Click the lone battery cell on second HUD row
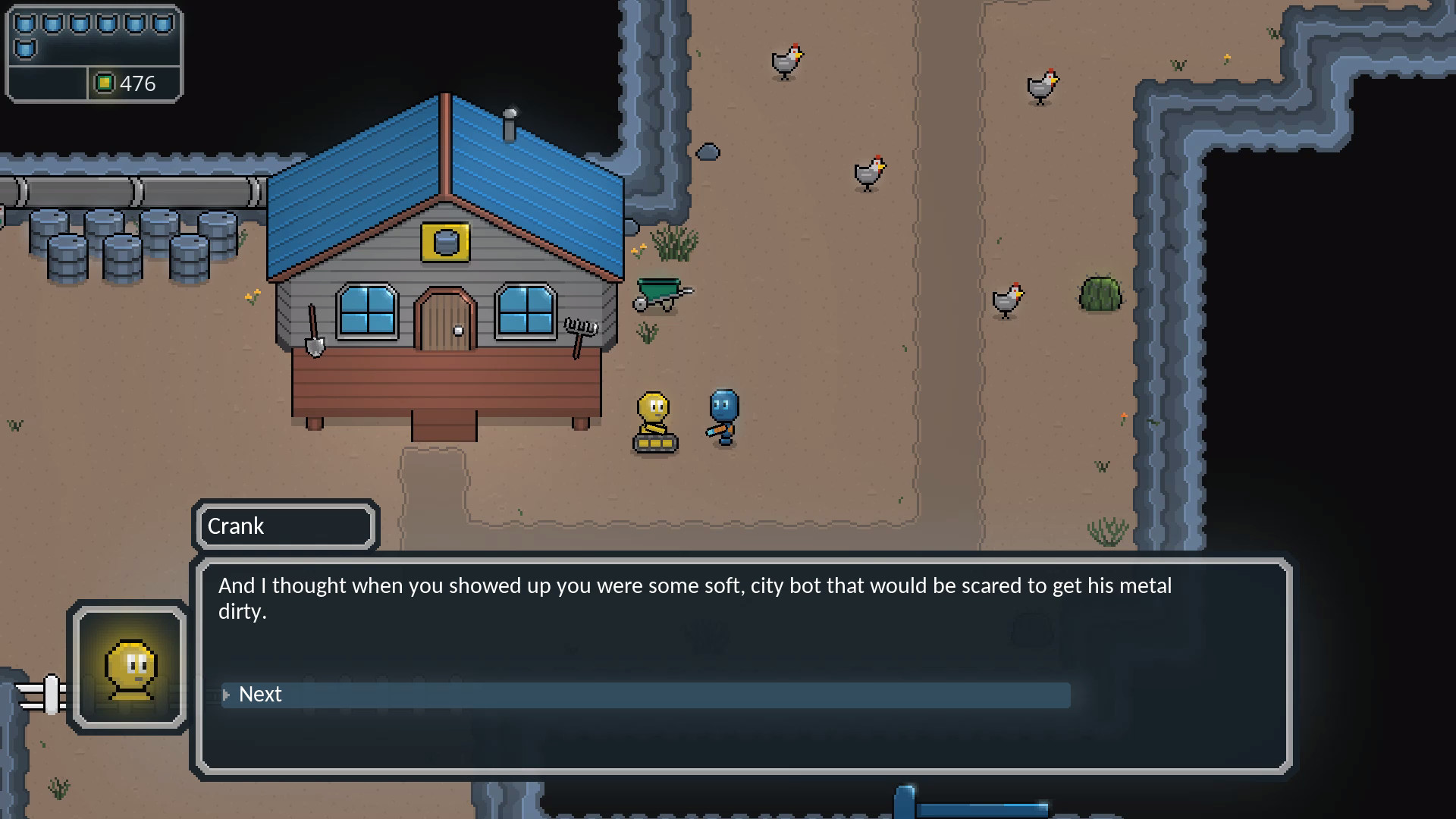Screen dimensions: 1456x819 25,48
